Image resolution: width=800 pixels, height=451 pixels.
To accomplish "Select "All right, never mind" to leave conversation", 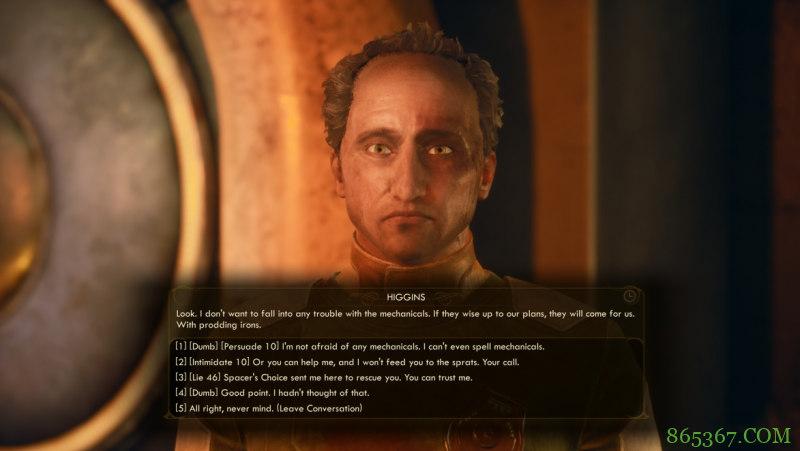I will 268,408.
